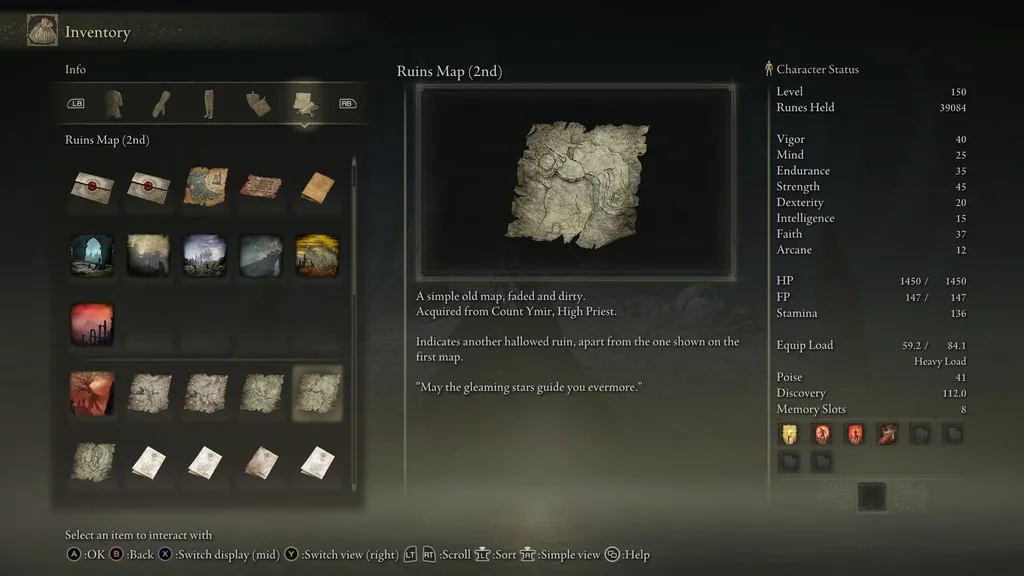
Task: Select the red scroll note item
Action: (261, 187)
